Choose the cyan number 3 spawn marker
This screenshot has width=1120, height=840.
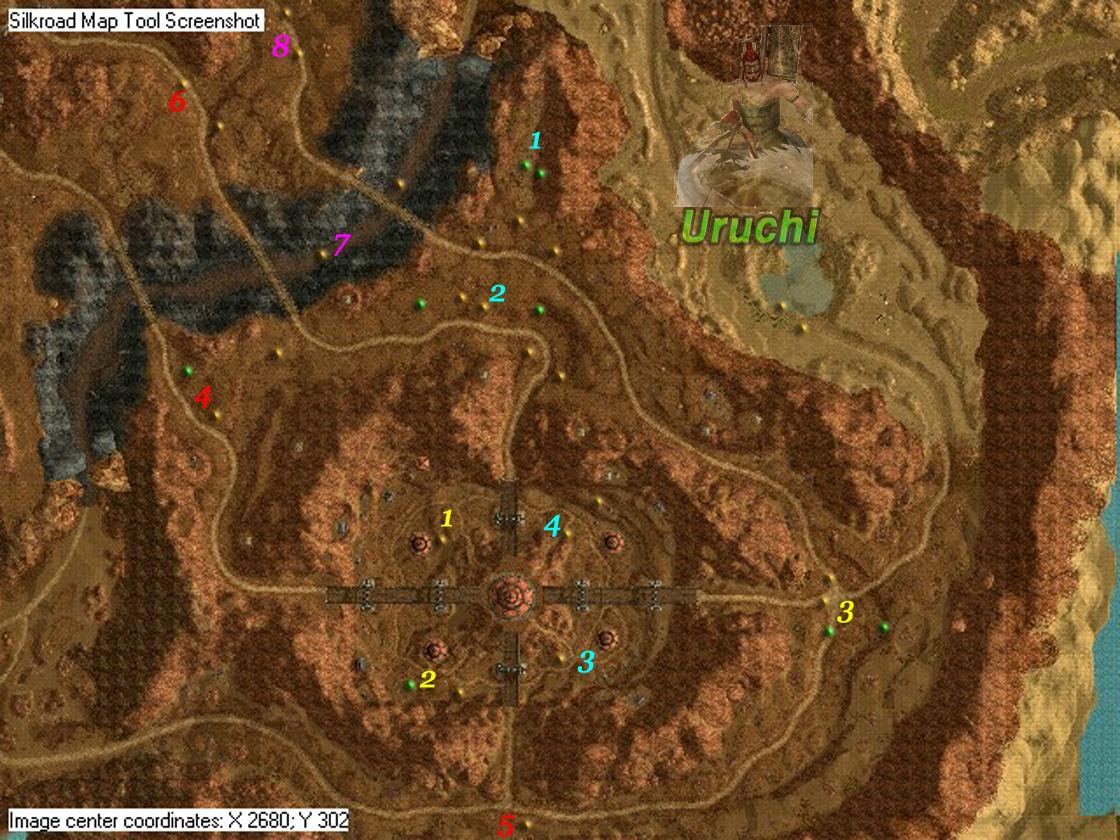coord(586,661)
